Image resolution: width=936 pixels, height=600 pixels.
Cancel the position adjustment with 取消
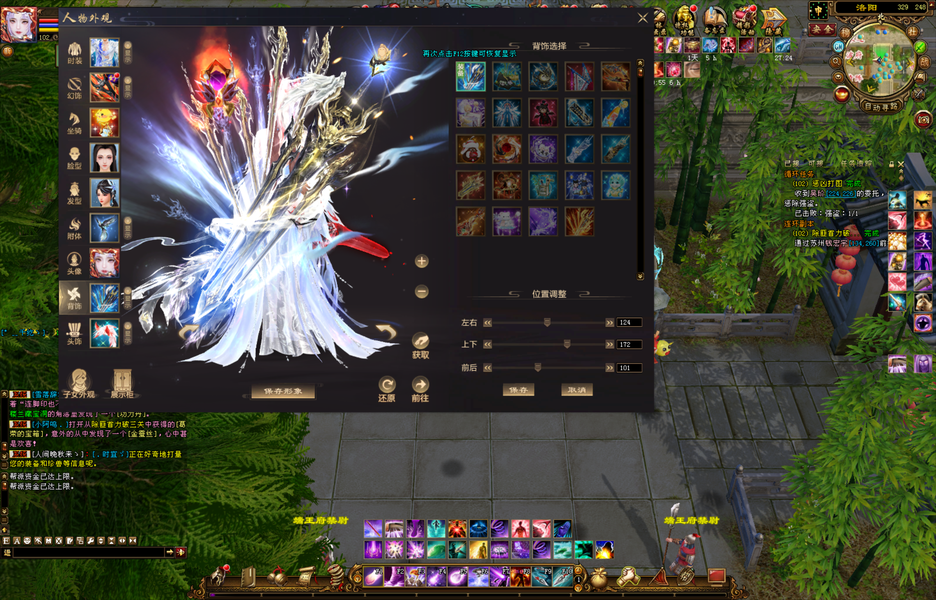(575, 389)
